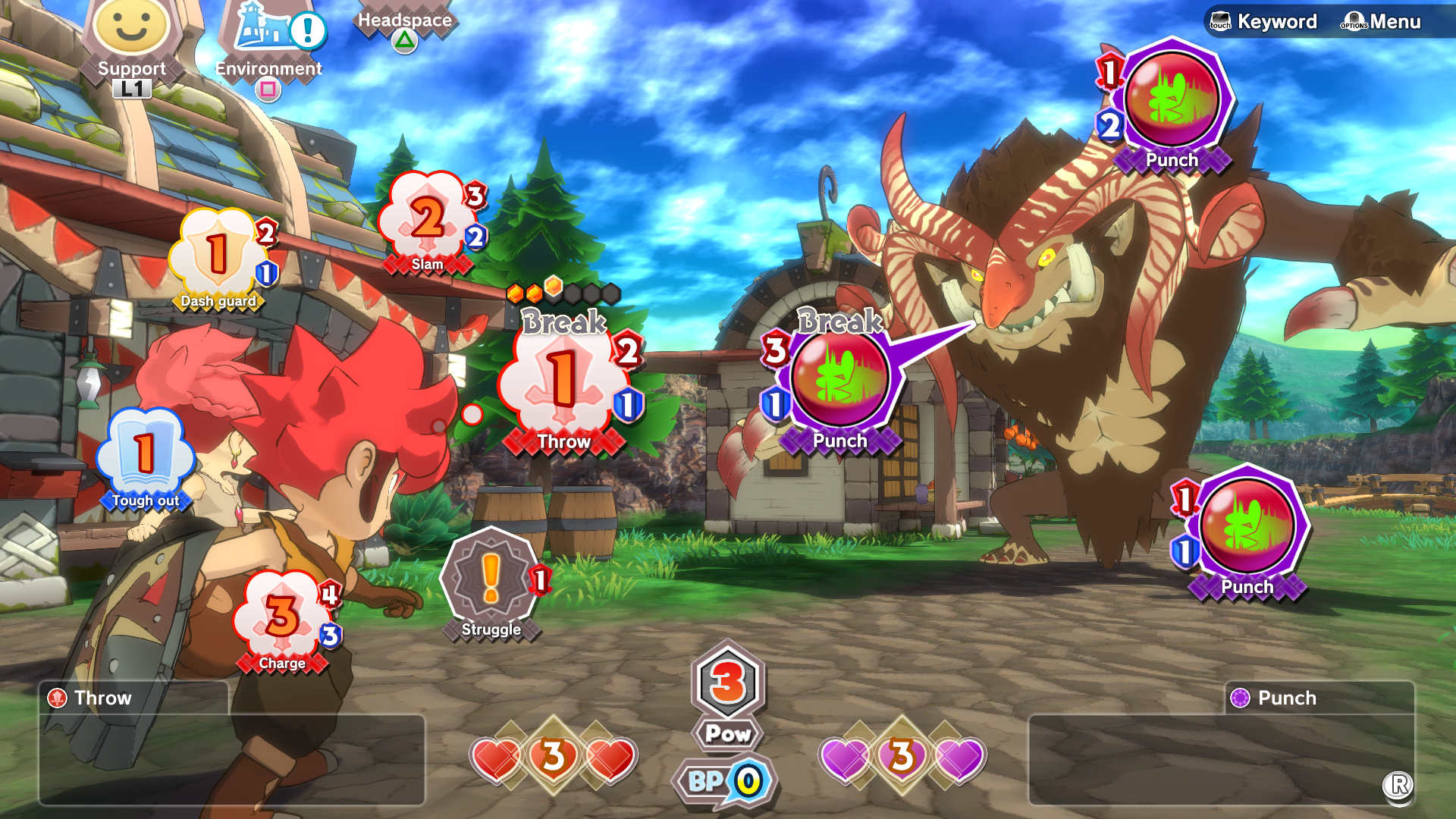The width and height of the screenshot is (1456, 819).
Task: Pick the Struggle action
Action: pos(491,580)
